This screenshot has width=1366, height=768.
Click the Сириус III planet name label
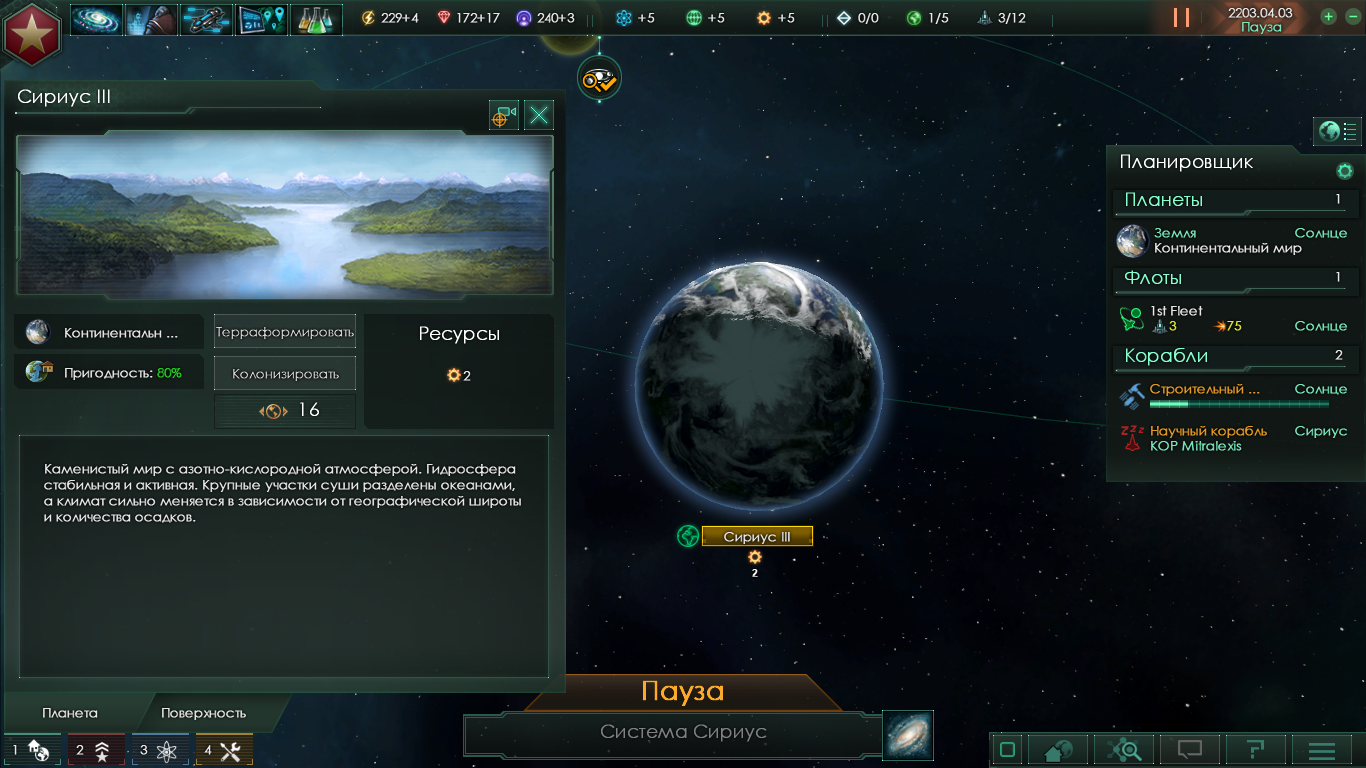[757, 537]
